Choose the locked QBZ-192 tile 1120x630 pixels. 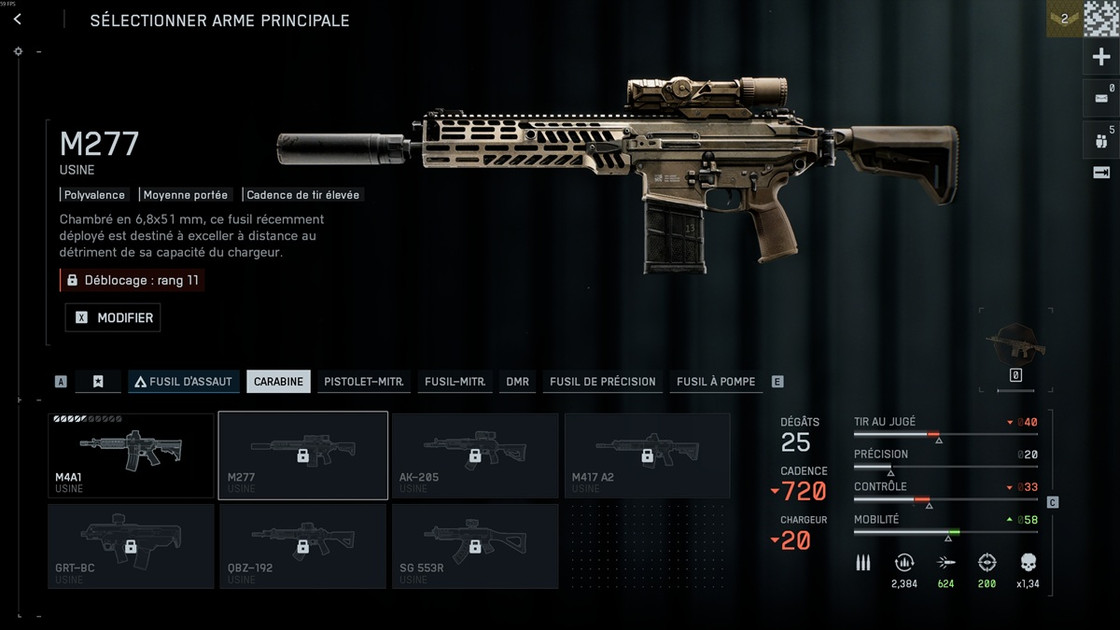tap(303, 546)
